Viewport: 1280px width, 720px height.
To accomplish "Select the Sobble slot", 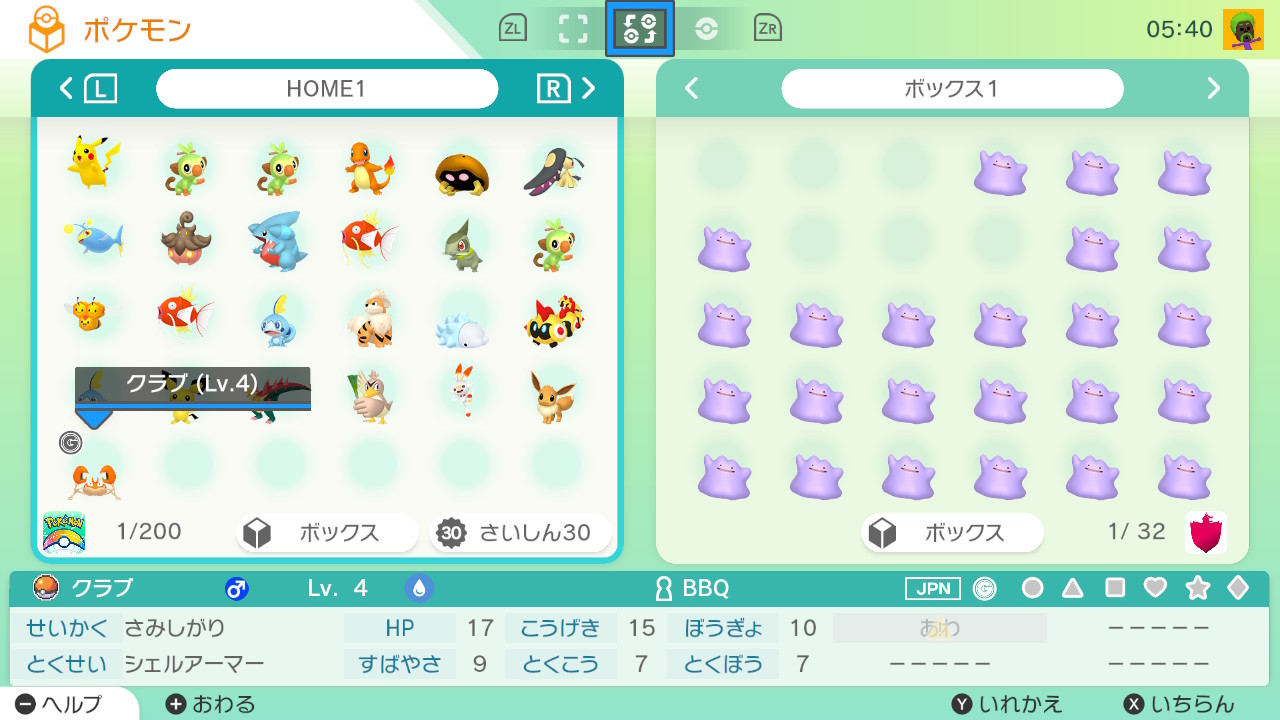I will coord(278,318).
